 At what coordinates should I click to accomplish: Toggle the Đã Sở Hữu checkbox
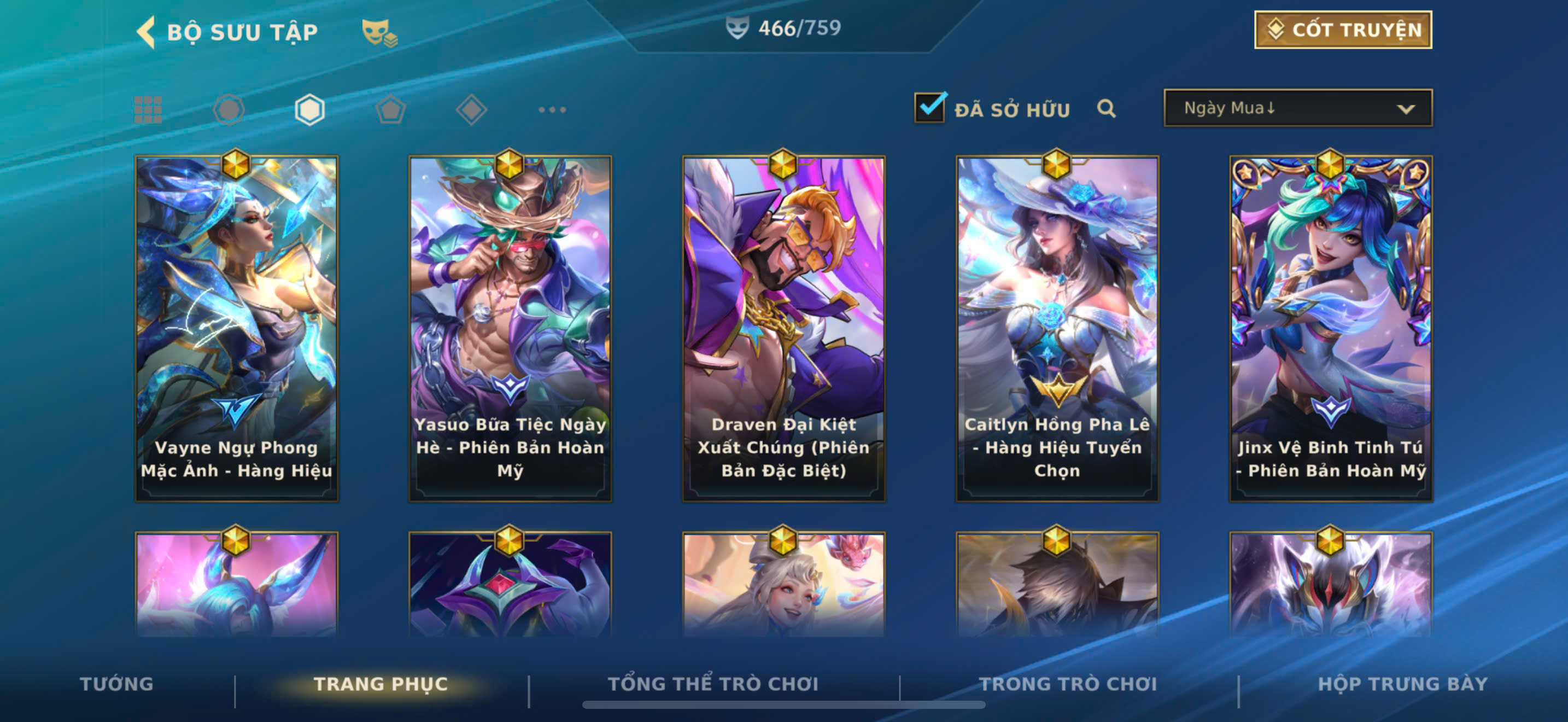929,108
